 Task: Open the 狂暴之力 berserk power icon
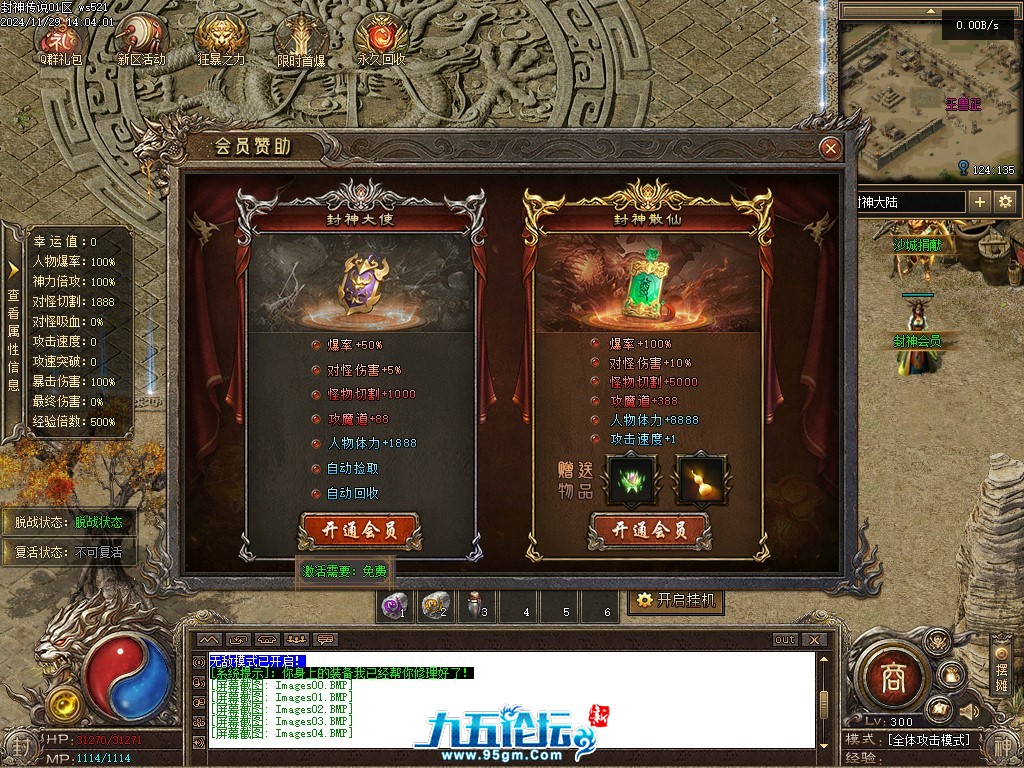click(221, 40)
